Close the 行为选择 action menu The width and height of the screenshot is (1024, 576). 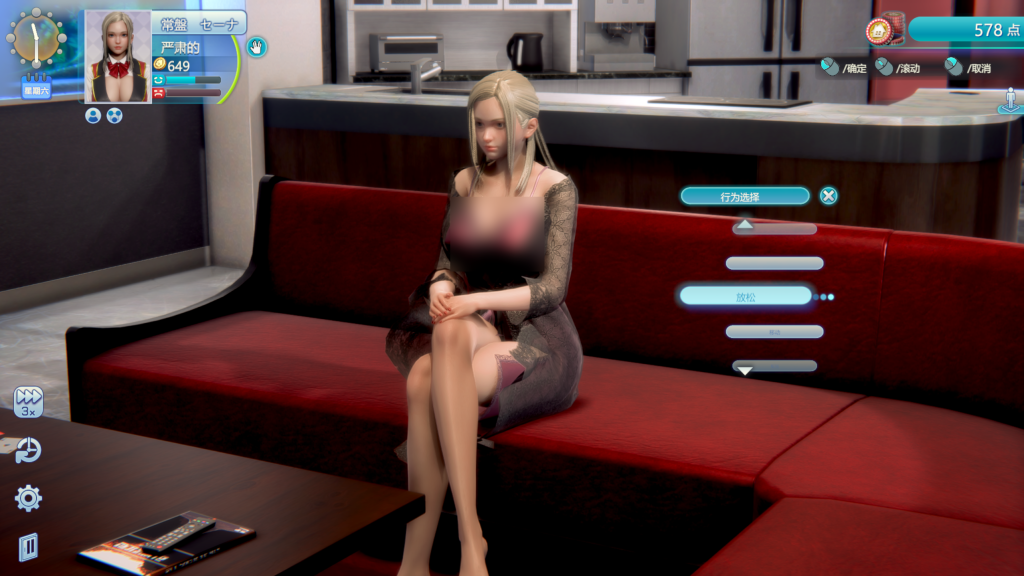point(828,196)
